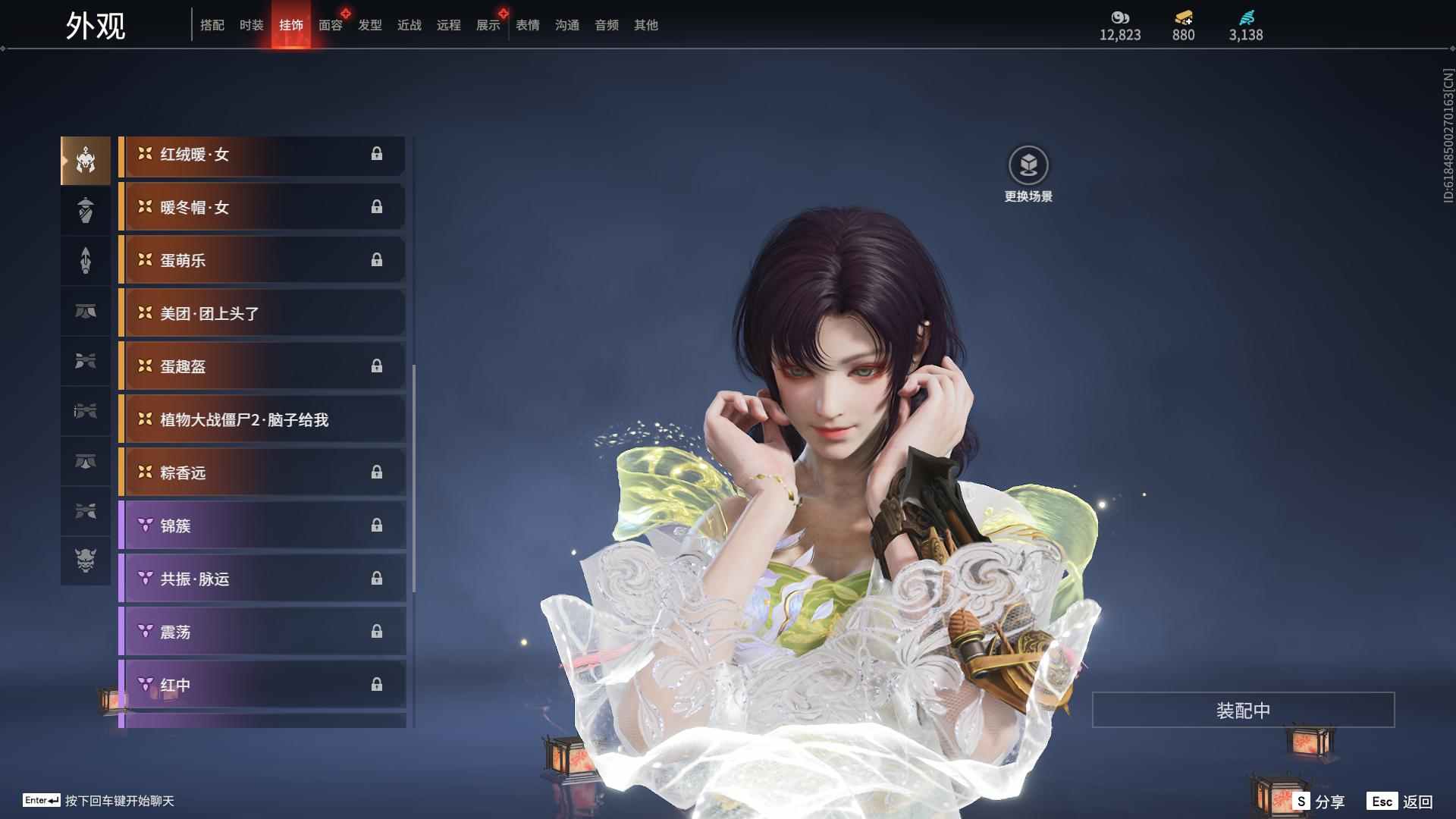
Task: Select the clothing jar category icon in sidebar
Action: point(86,210)
